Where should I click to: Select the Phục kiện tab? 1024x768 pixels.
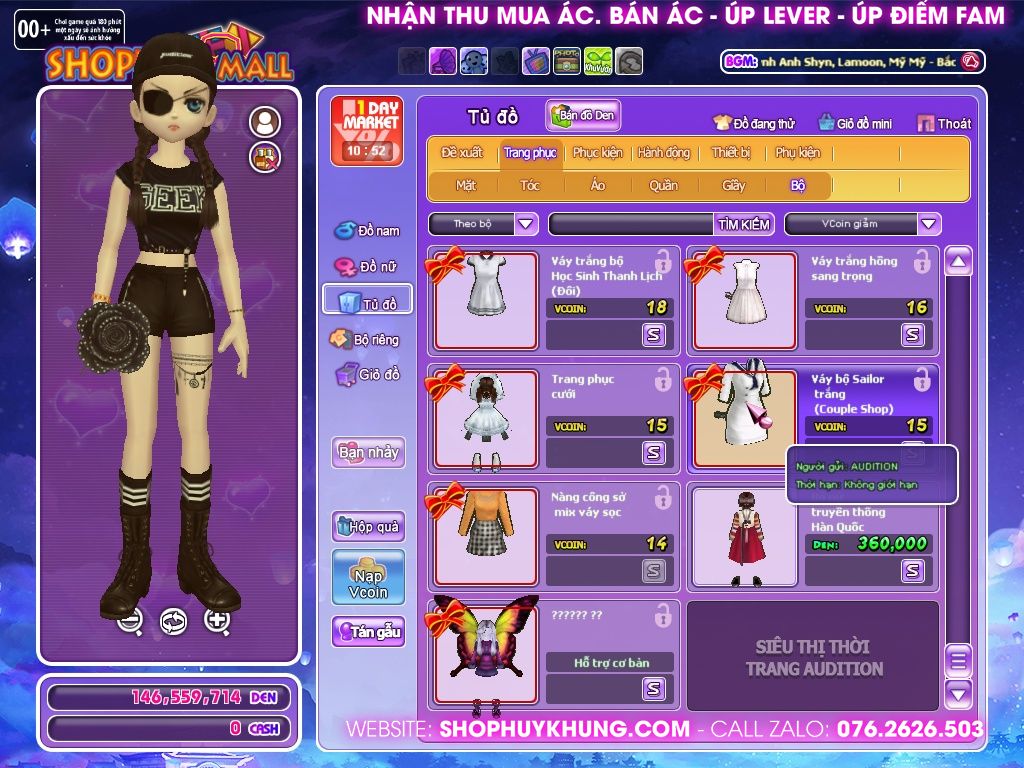597,153
